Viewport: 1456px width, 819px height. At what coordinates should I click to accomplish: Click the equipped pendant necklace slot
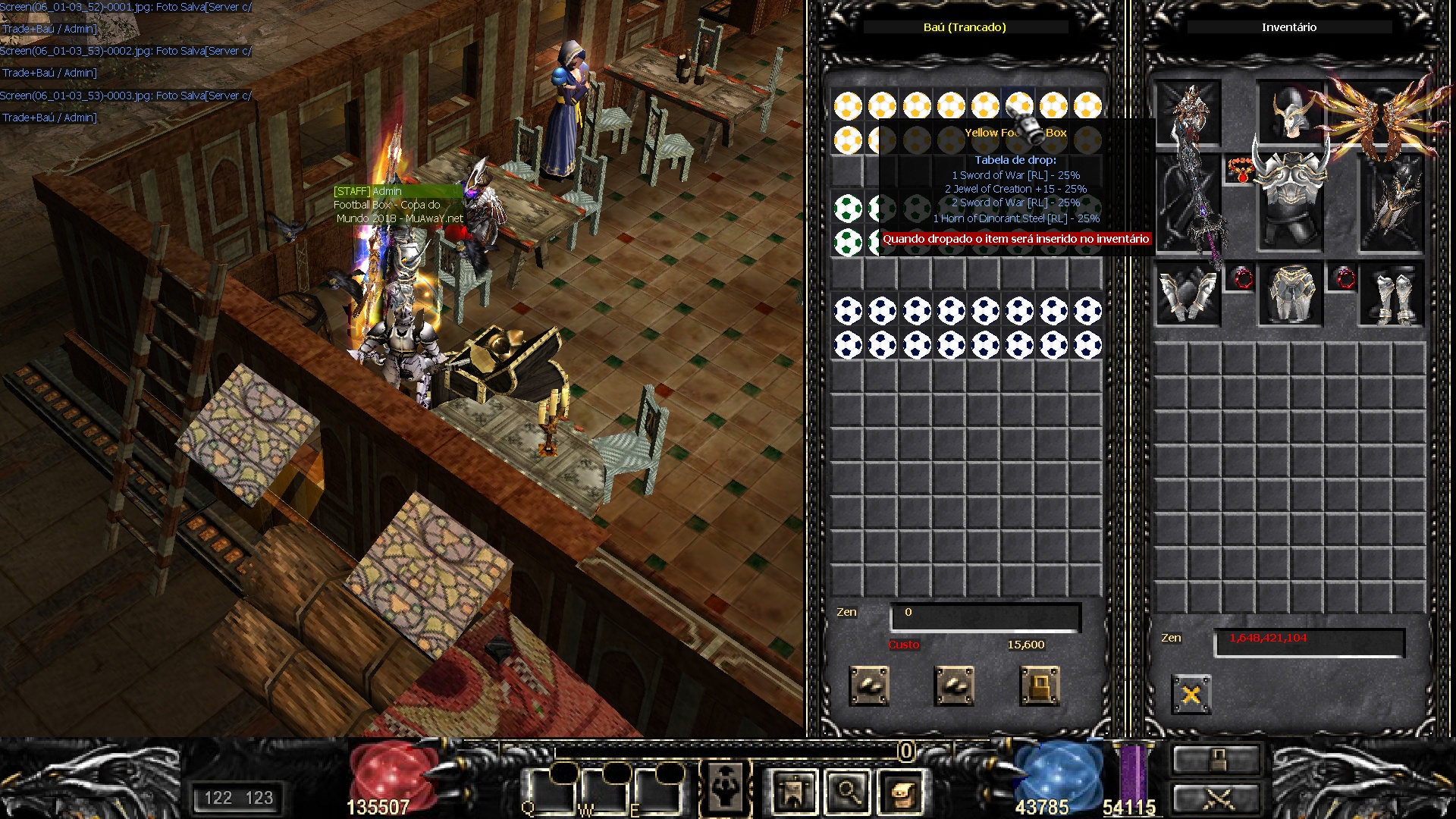click(x=1240, y=170)
